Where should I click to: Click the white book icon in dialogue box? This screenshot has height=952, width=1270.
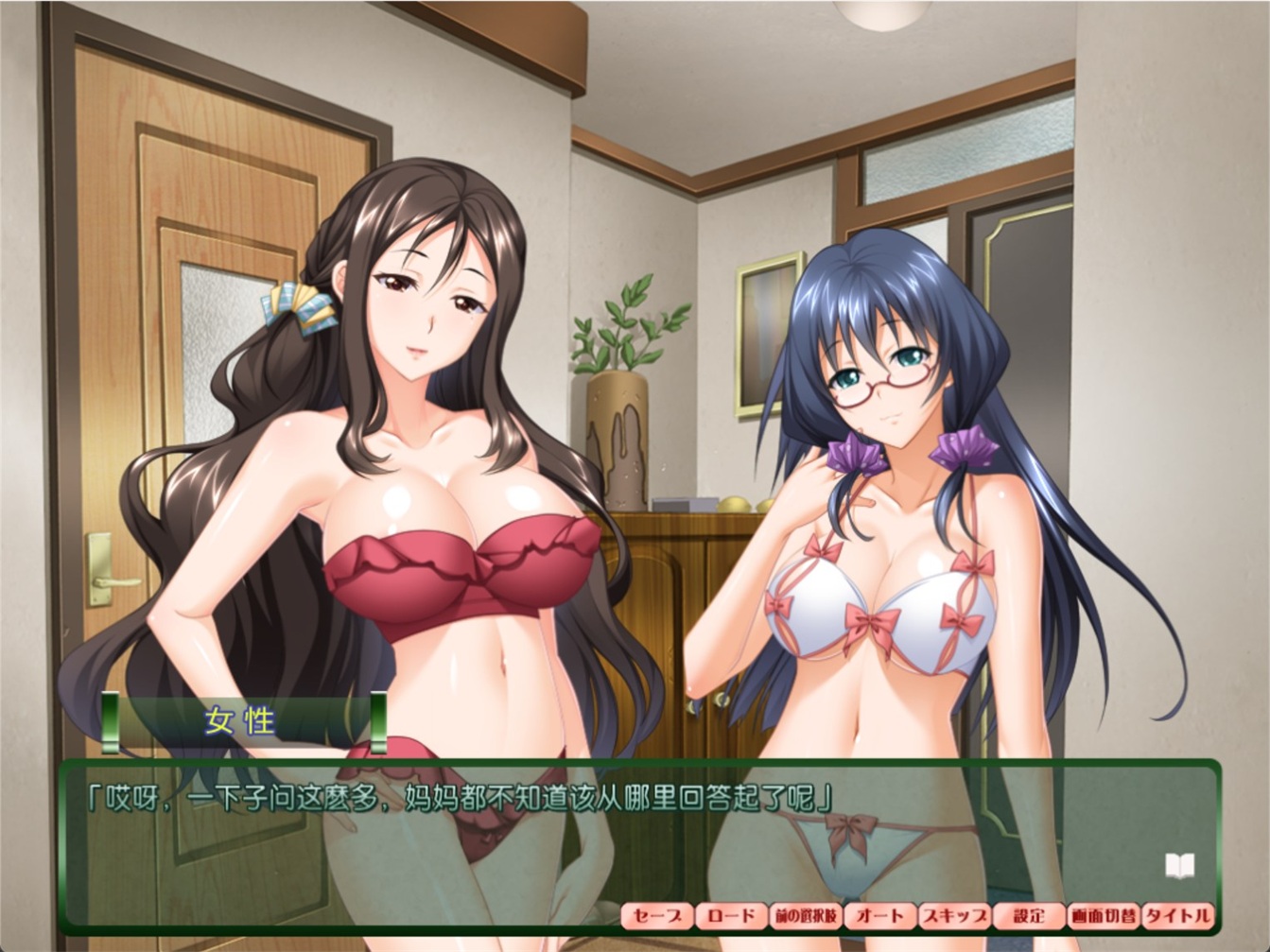point(1178,864)
